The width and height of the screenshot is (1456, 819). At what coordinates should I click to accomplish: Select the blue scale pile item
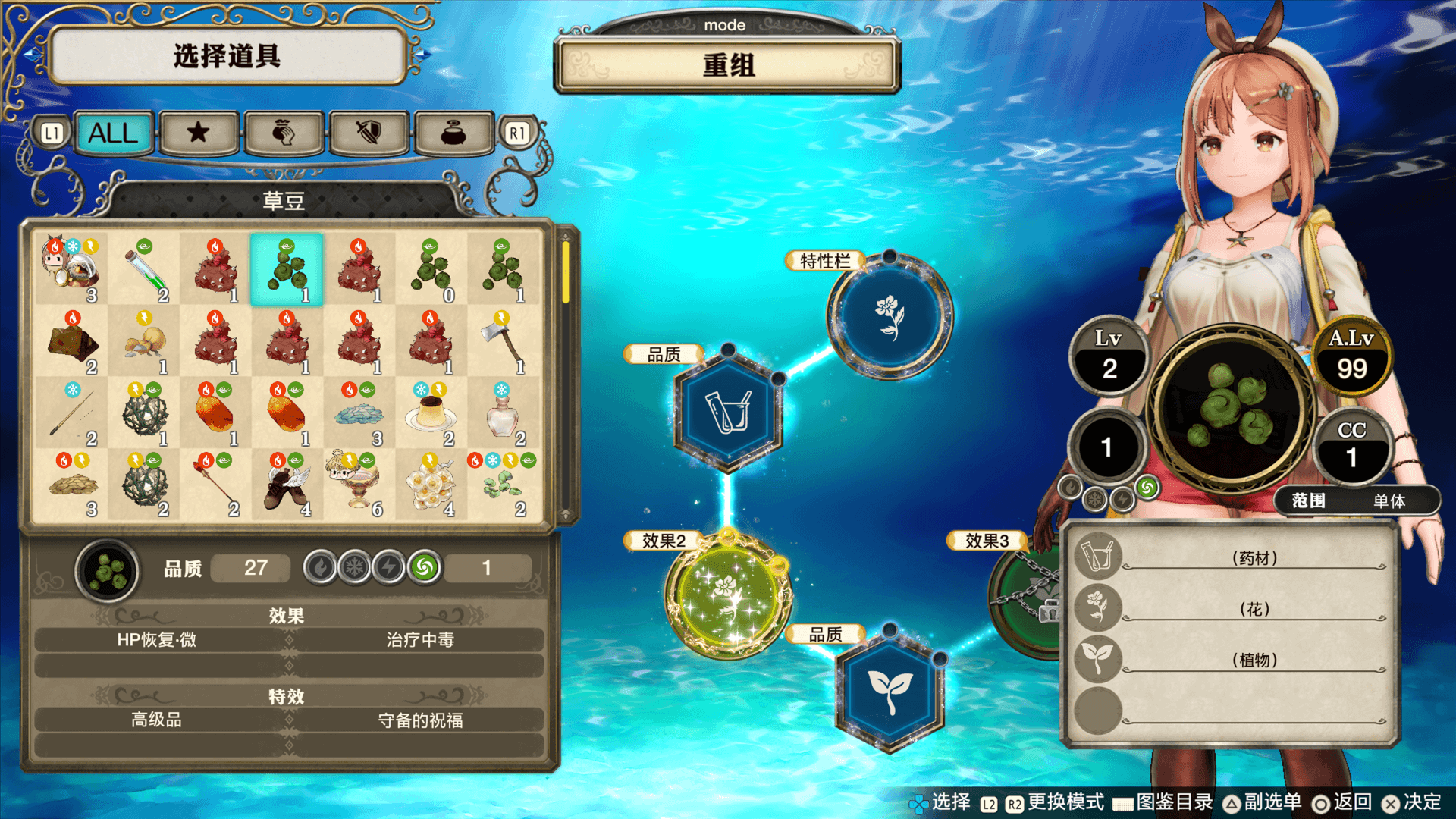358,413
